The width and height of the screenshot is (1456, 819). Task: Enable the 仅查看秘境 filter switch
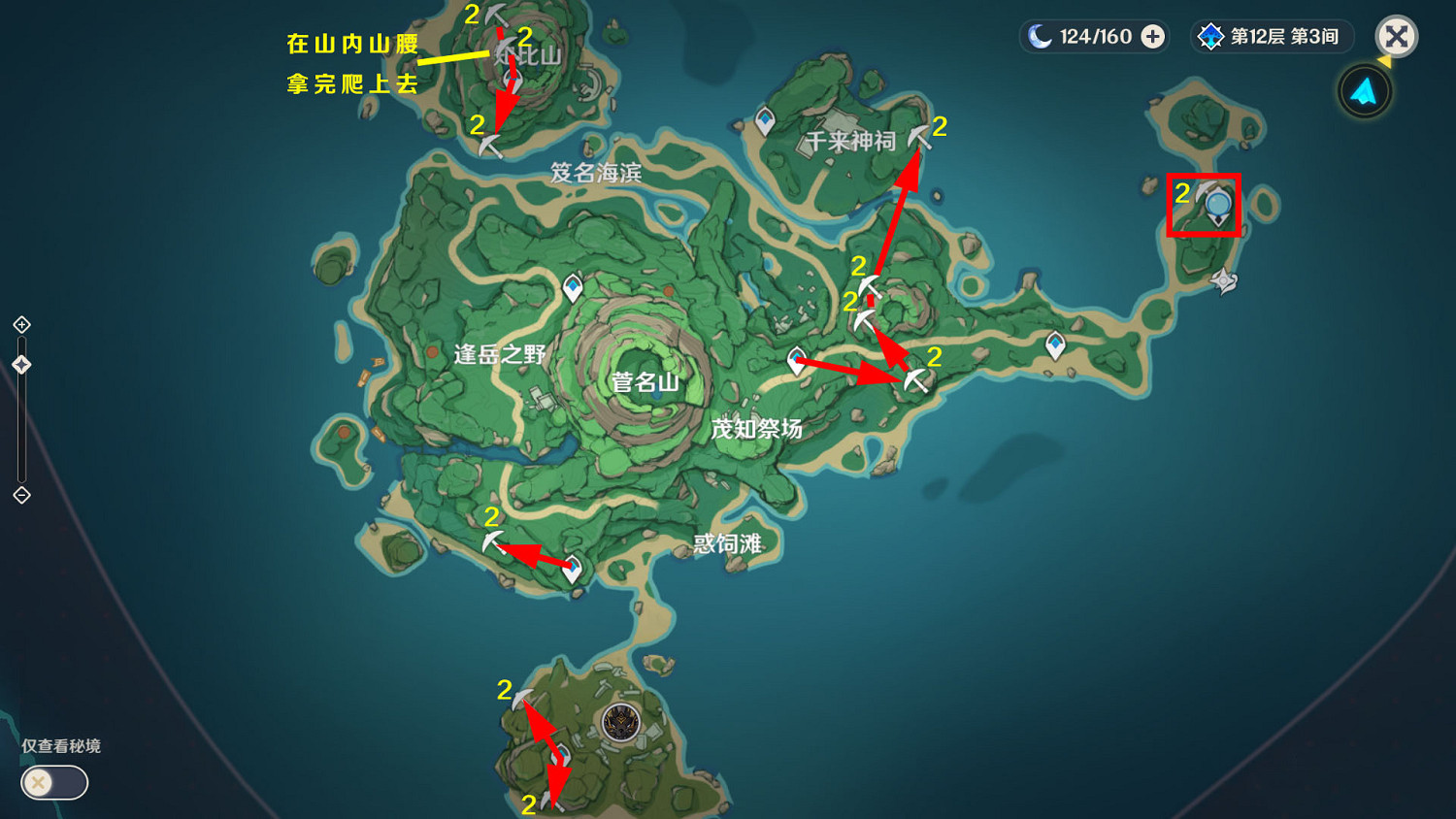point(53,783)
